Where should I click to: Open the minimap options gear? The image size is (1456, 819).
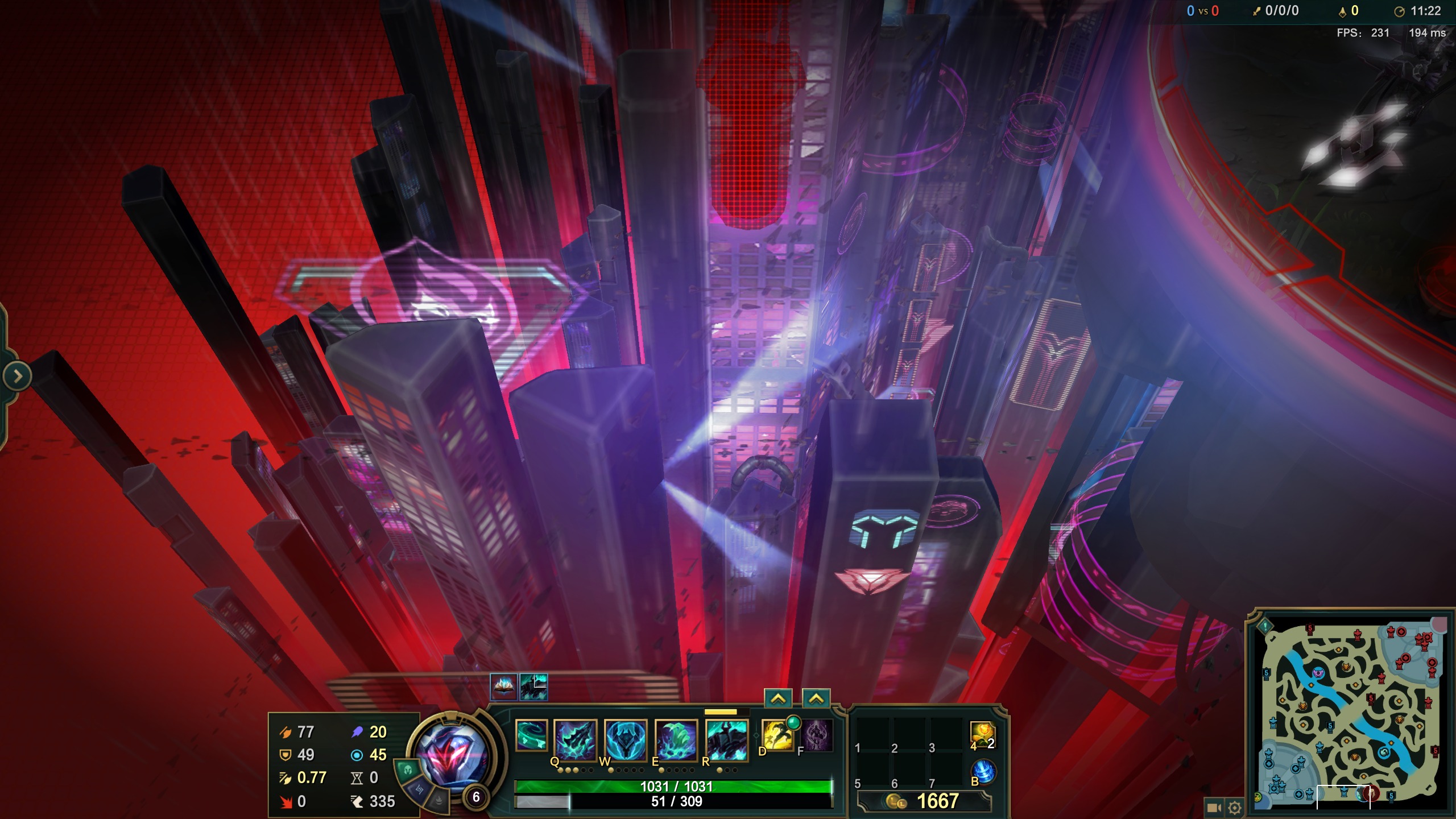(1234, 808)
